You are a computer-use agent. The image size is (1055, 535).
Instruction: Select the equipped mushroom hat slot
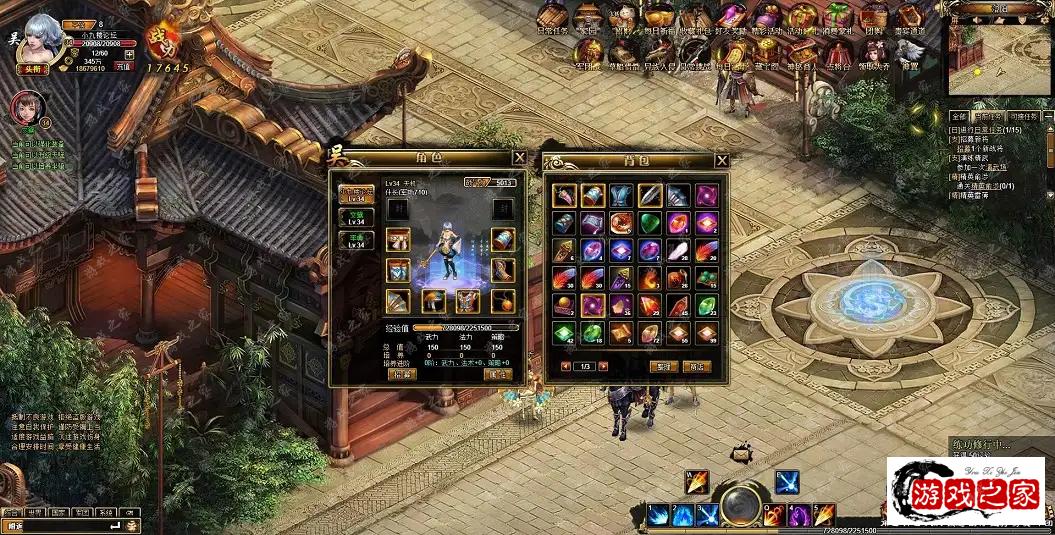pos(434,301)
